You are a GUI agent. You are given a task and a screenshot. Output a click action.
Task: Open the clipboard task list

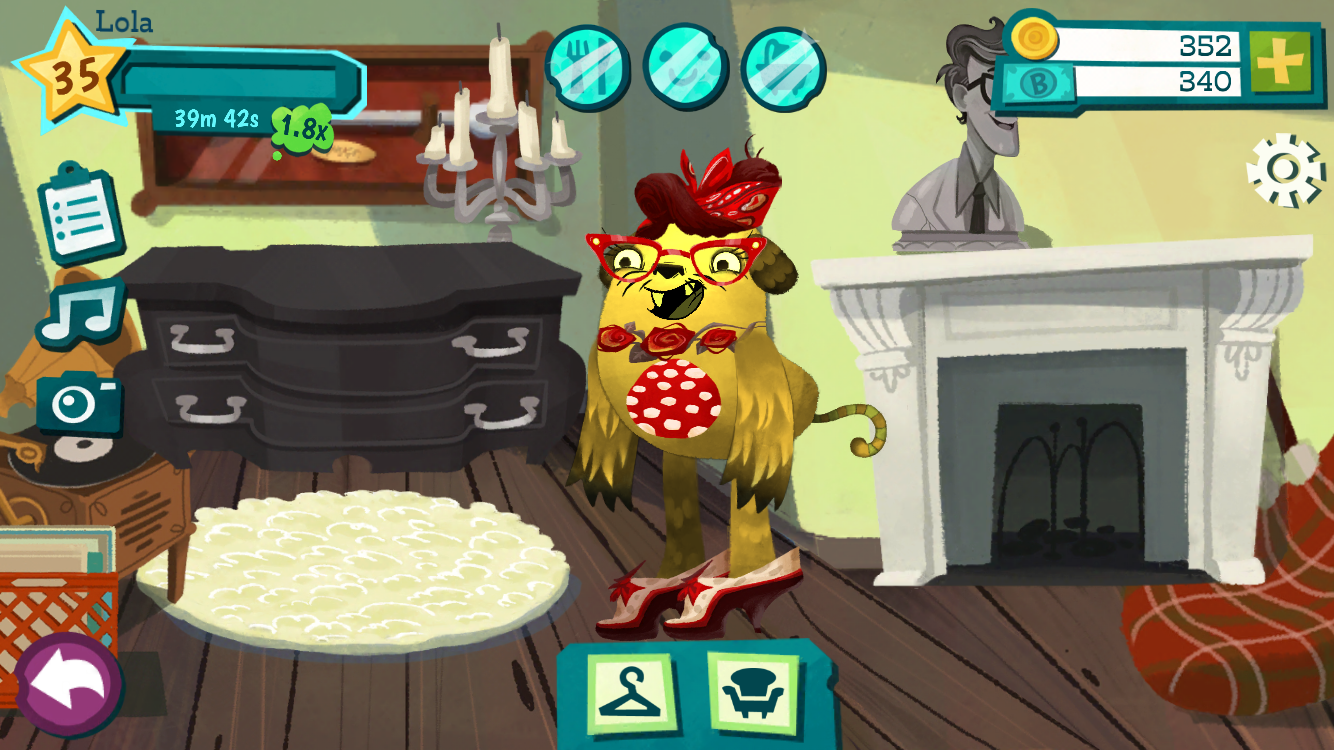pyautogui.click(x=80, y=213)
